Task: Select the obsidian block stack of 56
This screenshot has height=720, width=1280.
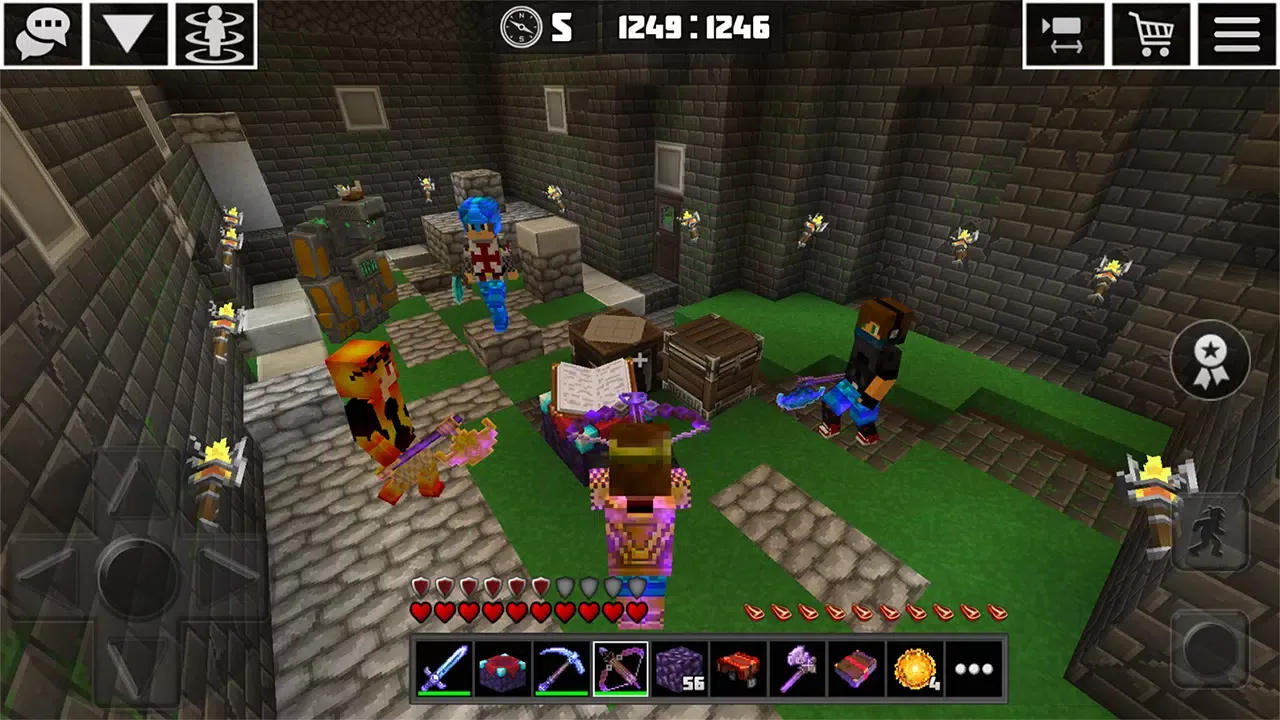Action: click(x=682, y=669)
